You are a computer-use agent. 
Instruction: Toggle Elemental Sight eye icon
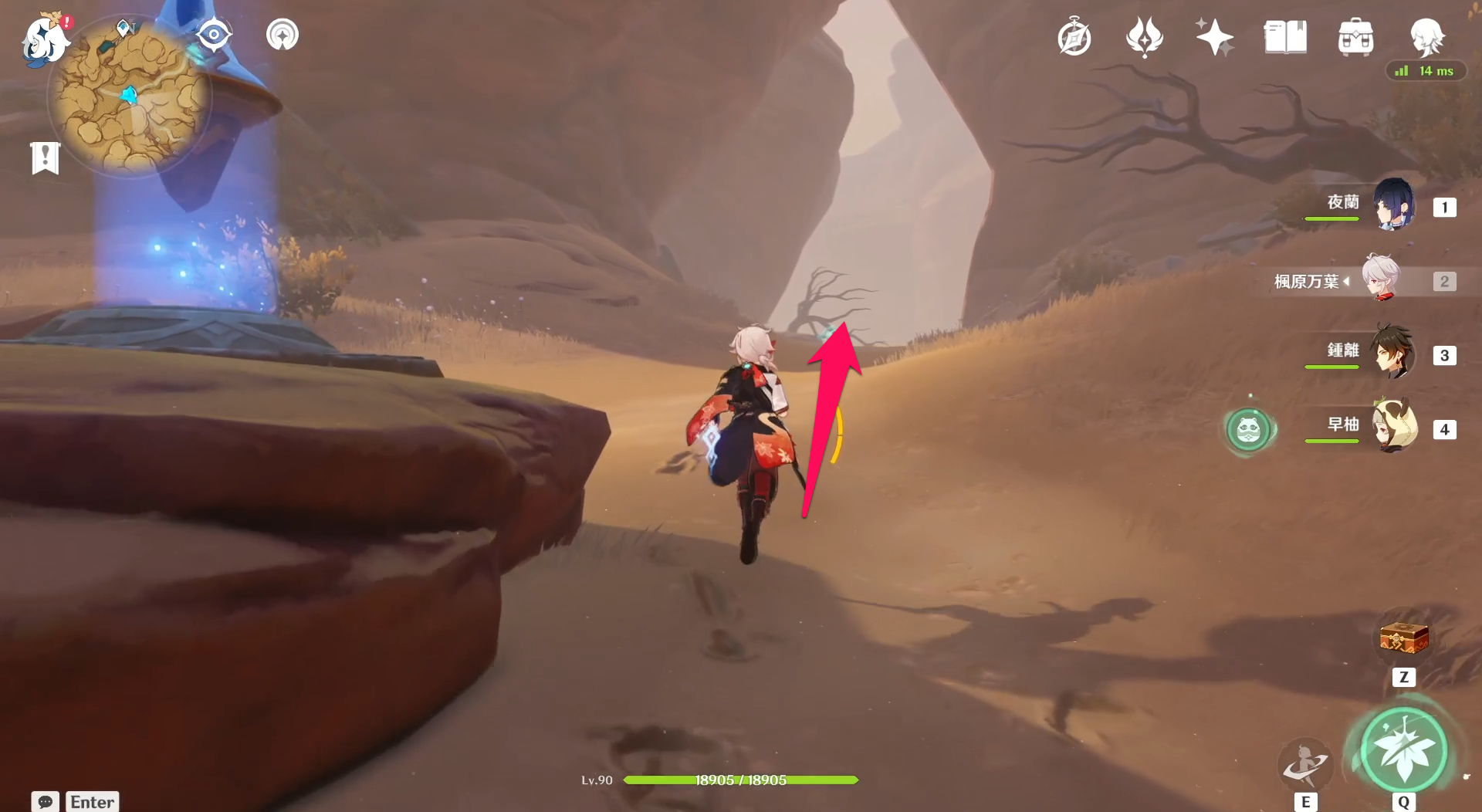pos(214,35)
